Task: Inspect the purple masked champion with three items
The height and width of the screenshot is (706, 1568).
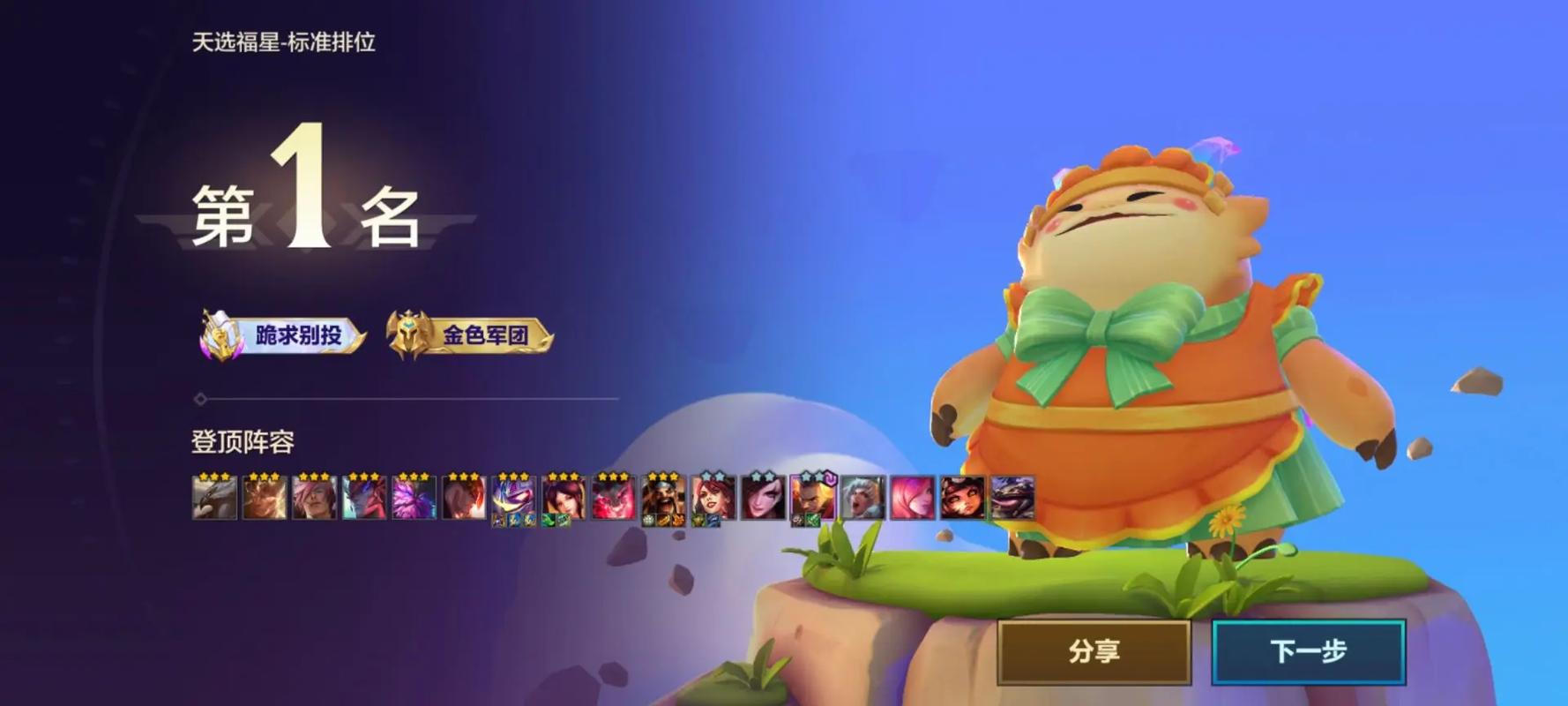Action: (x=513, y=498)
